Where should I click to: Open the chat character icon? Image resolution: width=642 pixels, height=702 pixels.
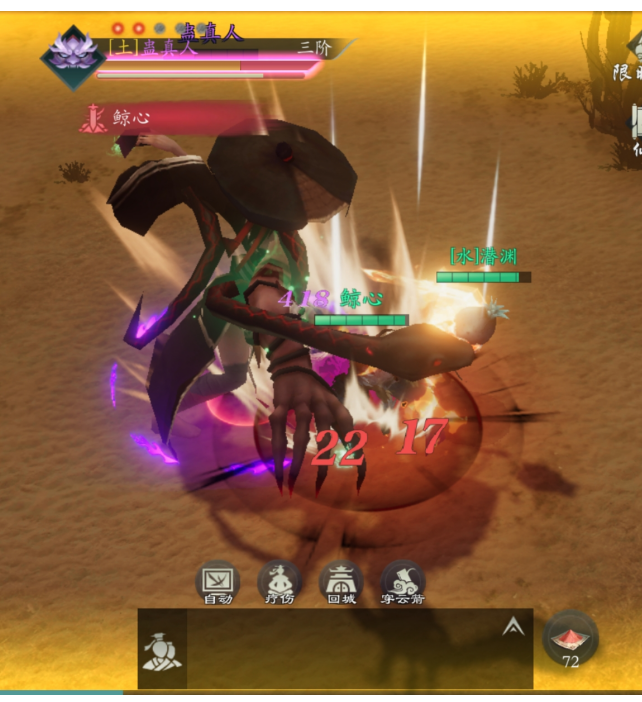point(161,653)
